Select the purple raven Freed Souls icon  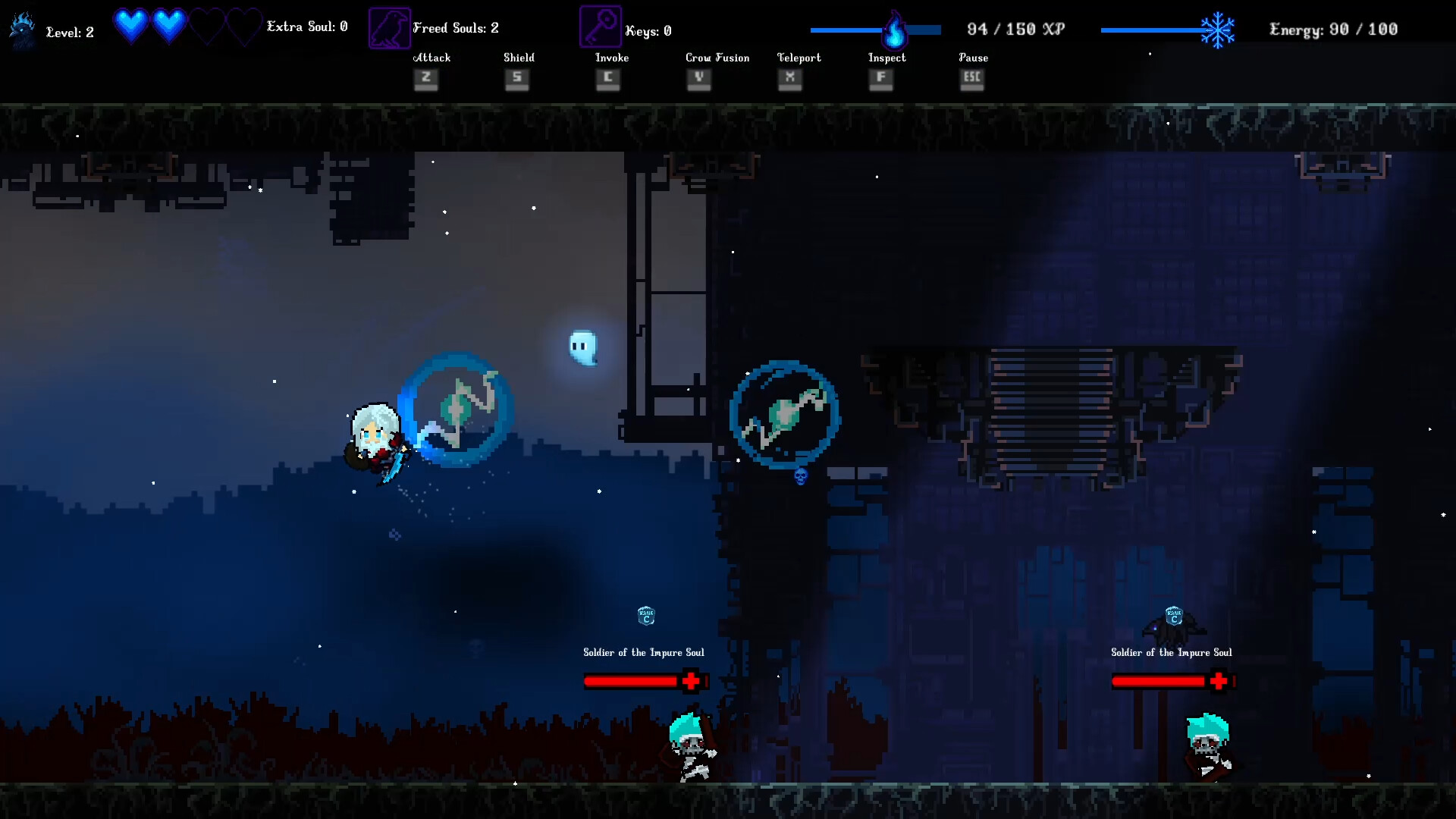click(388, 26)
